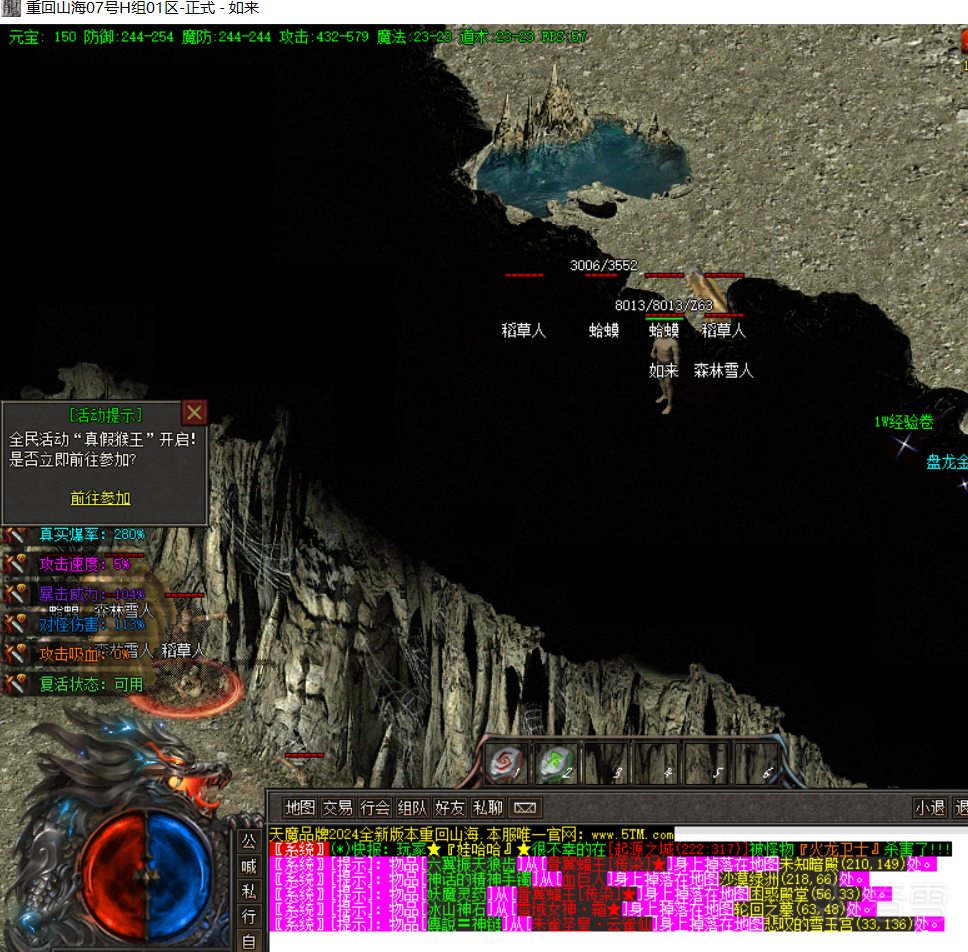Open 私聊 private chat
Viewport: 968px width, 952px height.
488,807
